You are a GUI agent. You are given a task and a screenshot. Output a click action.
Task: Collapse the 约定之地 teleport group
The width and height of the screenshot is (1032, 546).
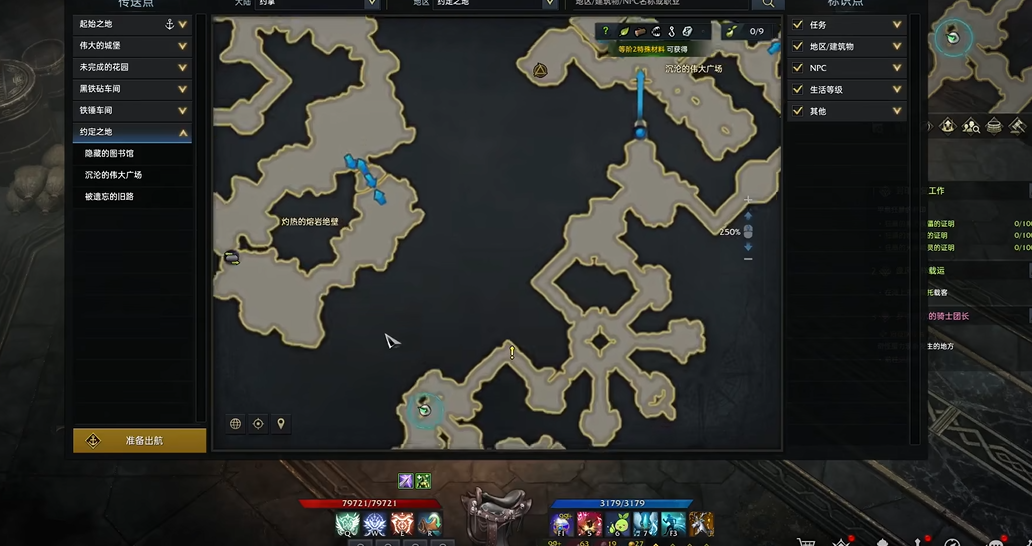tap(183, 132)
